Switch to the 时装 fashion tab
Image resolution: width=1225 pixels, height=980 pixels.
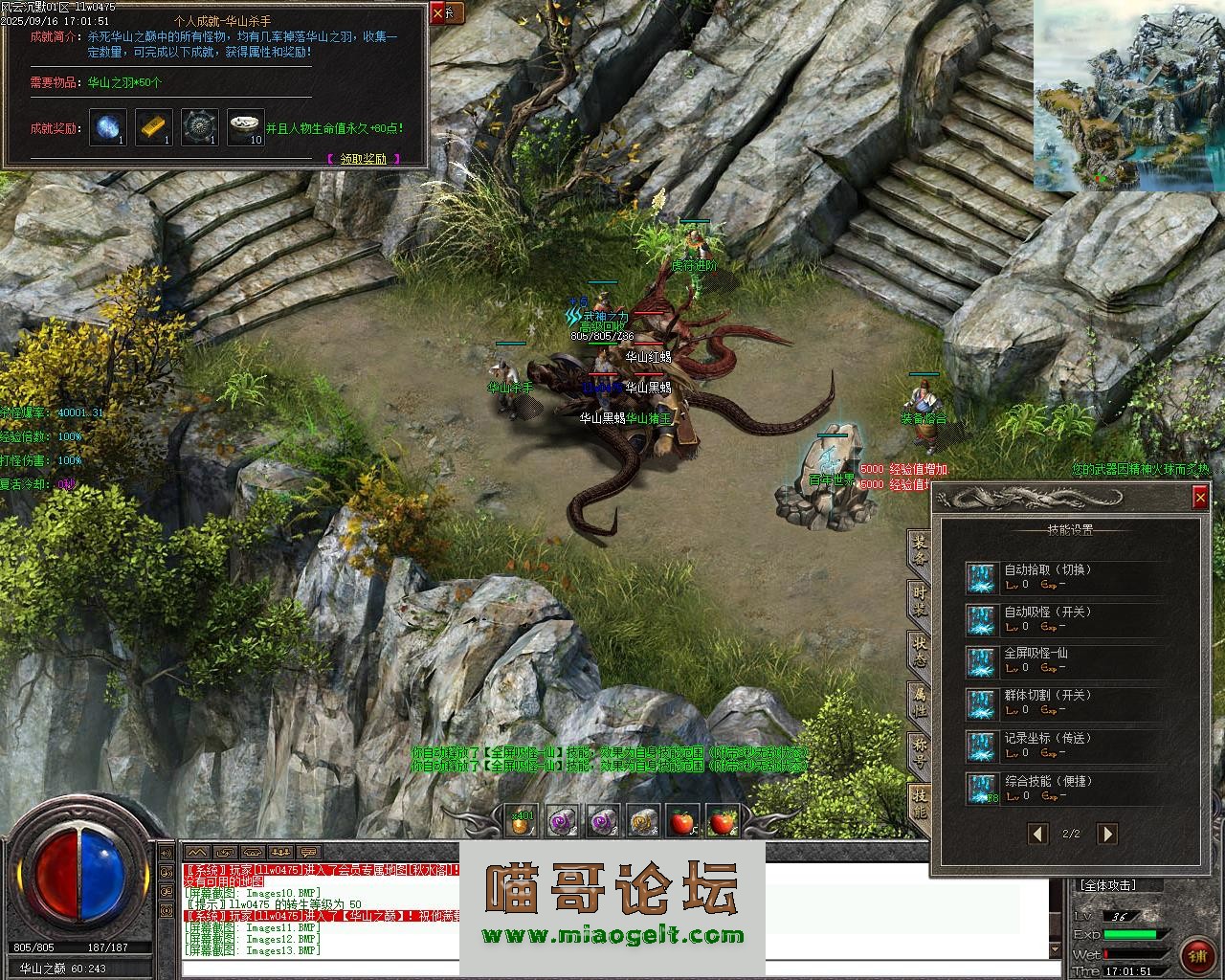tap(919, 601)
